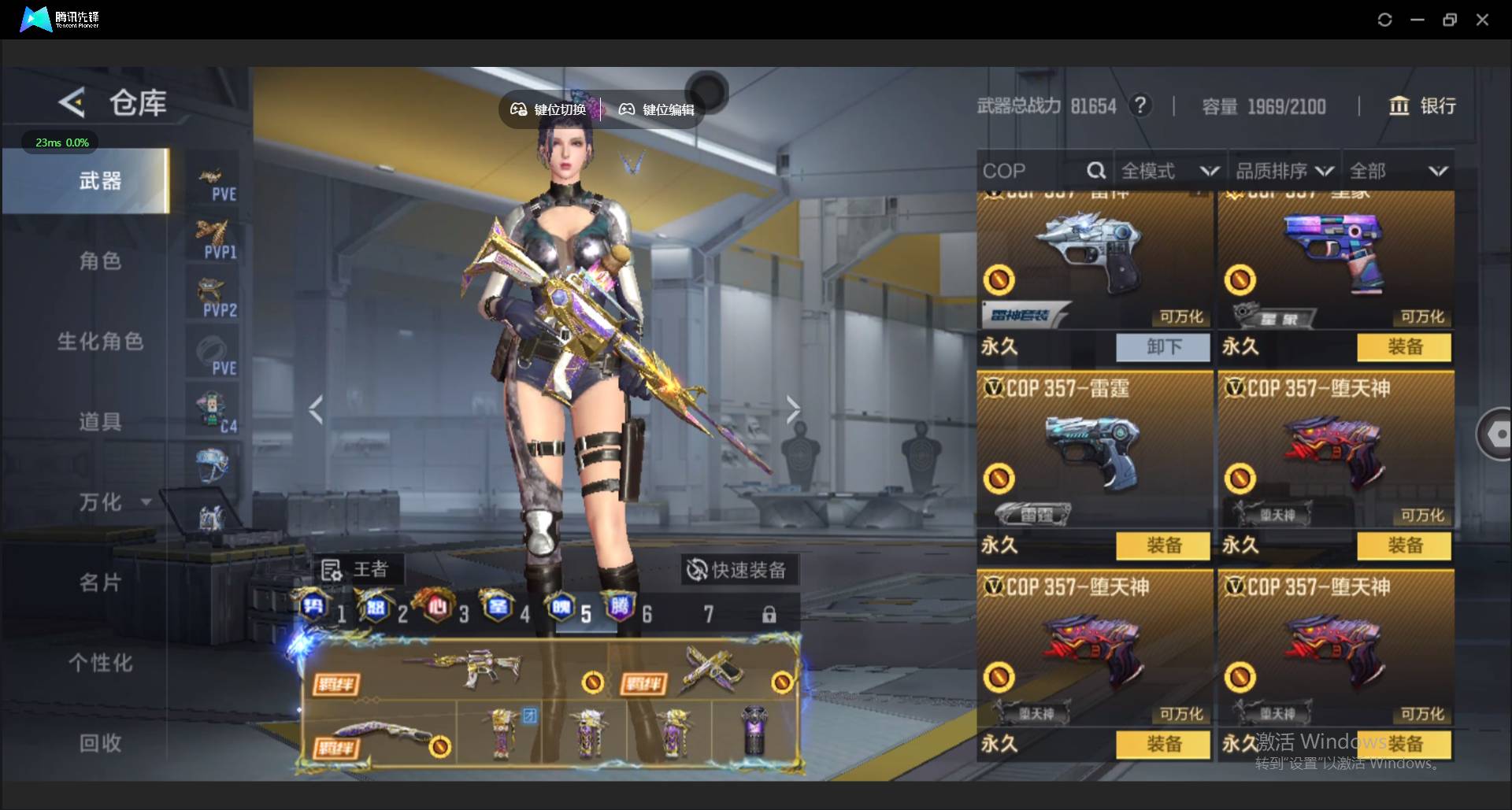Rotate to next character with right arrow
The width and height of the screenshot is (1512, 810).
[x=792, y=409]
